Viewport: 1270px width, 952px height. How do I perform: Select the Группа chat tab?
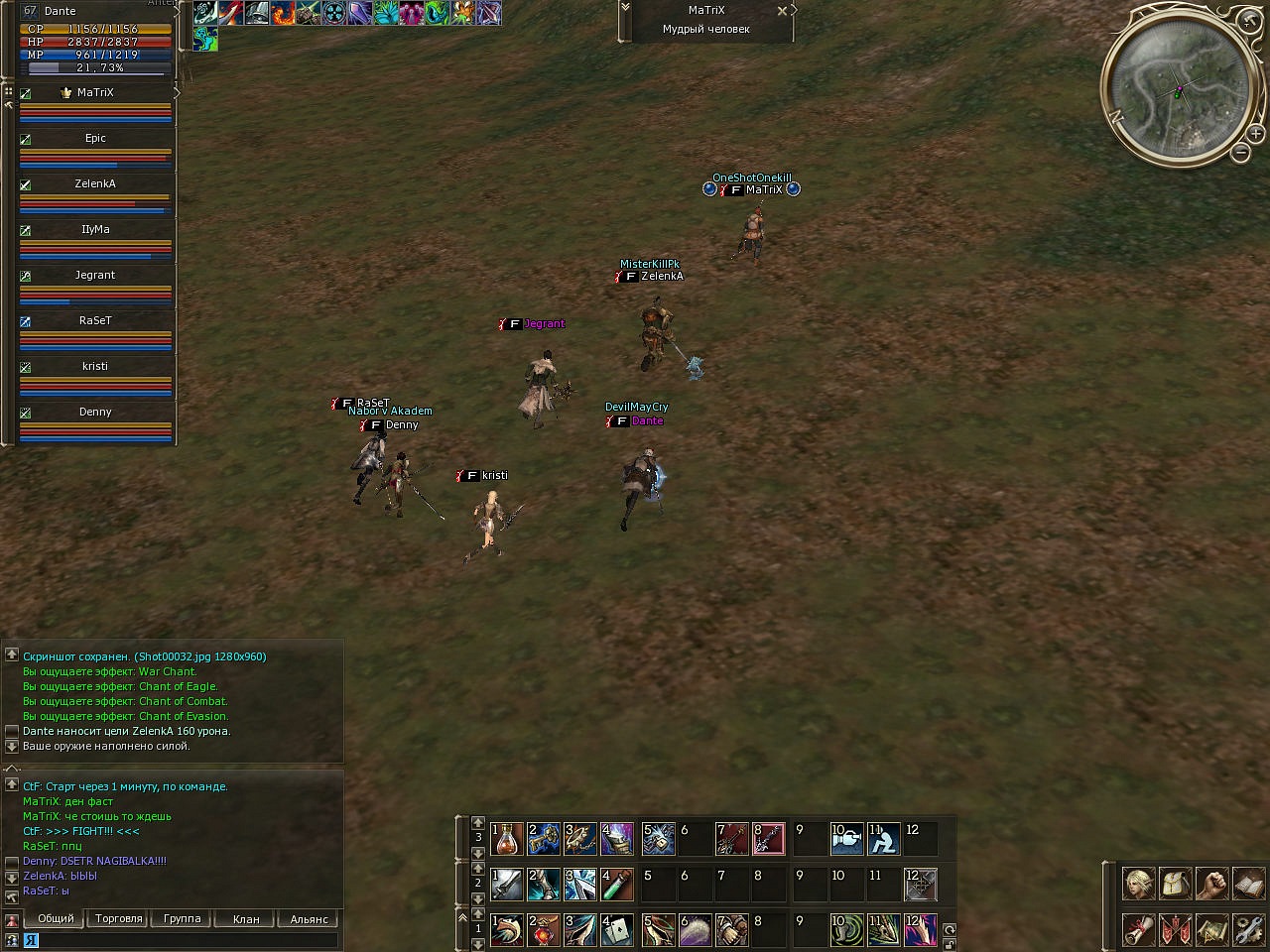(x=183, y=919)
